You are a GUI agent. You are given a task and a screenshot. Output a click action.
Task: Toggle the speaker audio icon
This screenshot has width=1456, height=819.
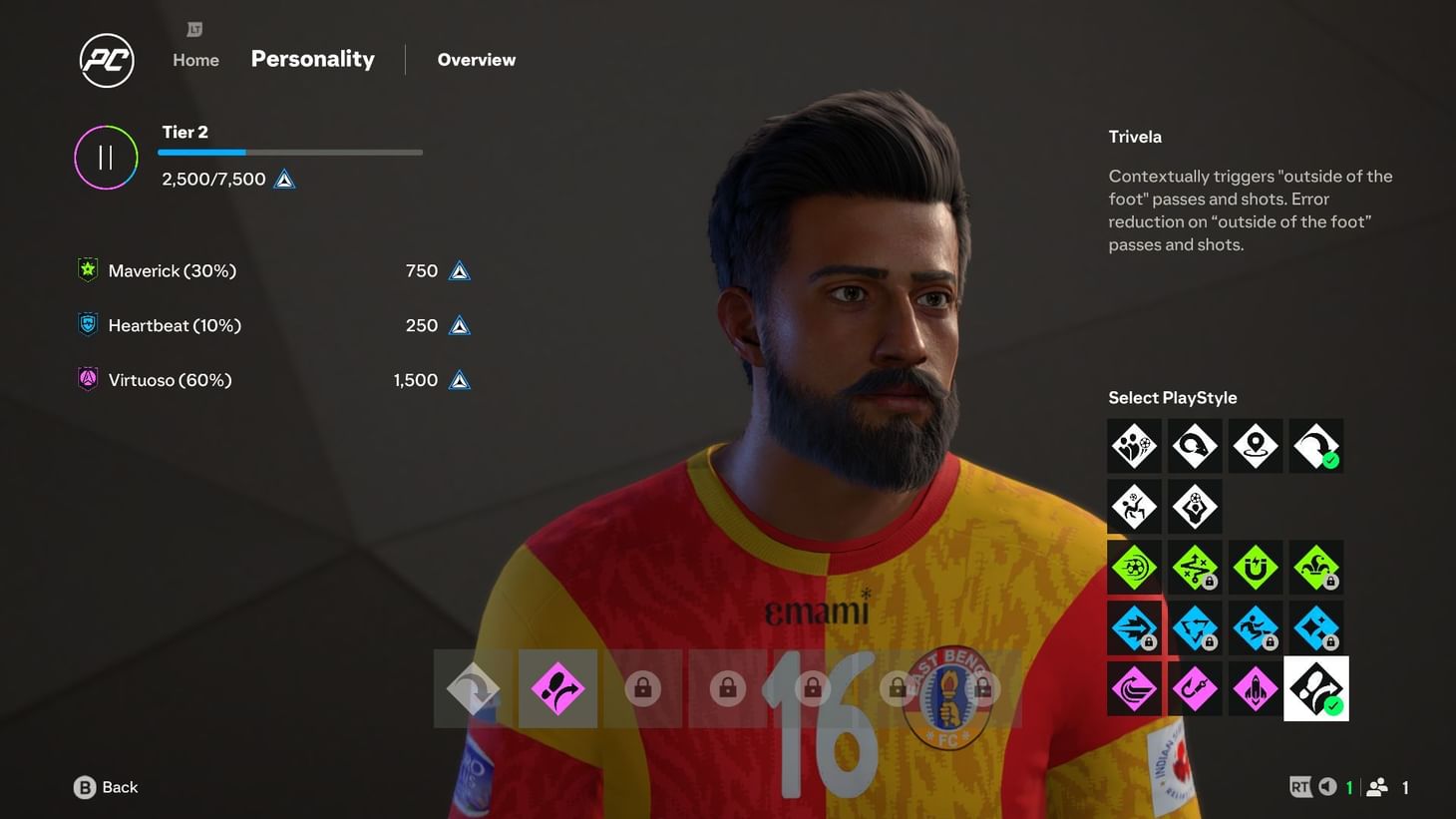[1326, 787]
